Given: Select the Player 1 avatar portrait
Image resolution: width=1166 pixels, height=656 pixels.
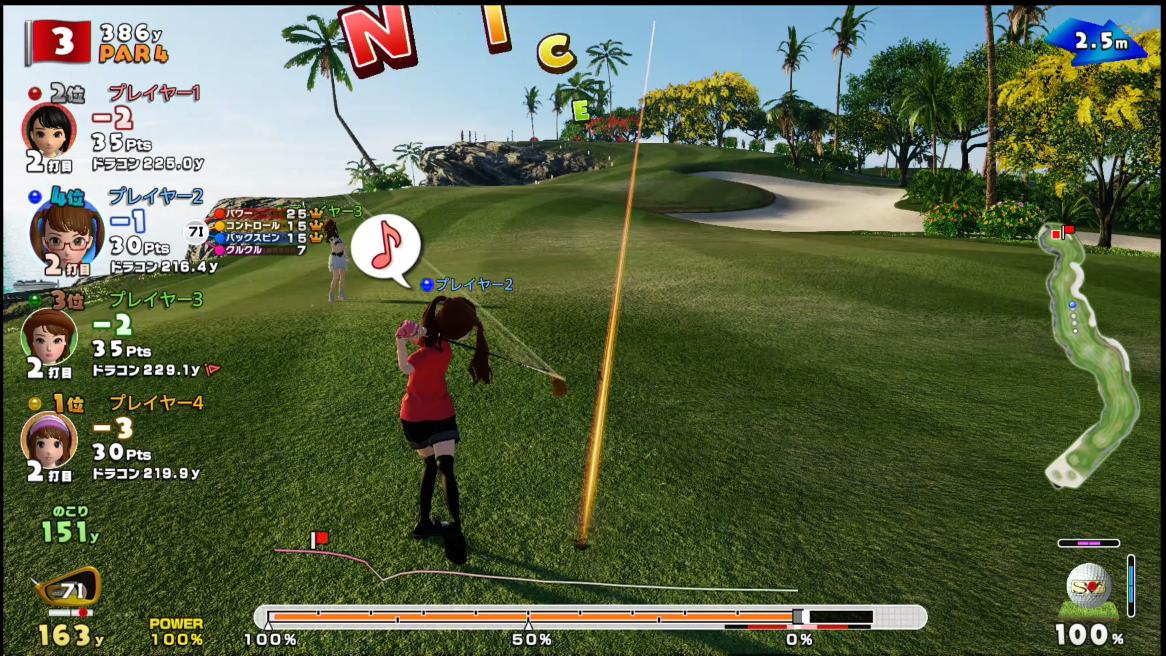Looking at the screenshot, I should [48, 127].
